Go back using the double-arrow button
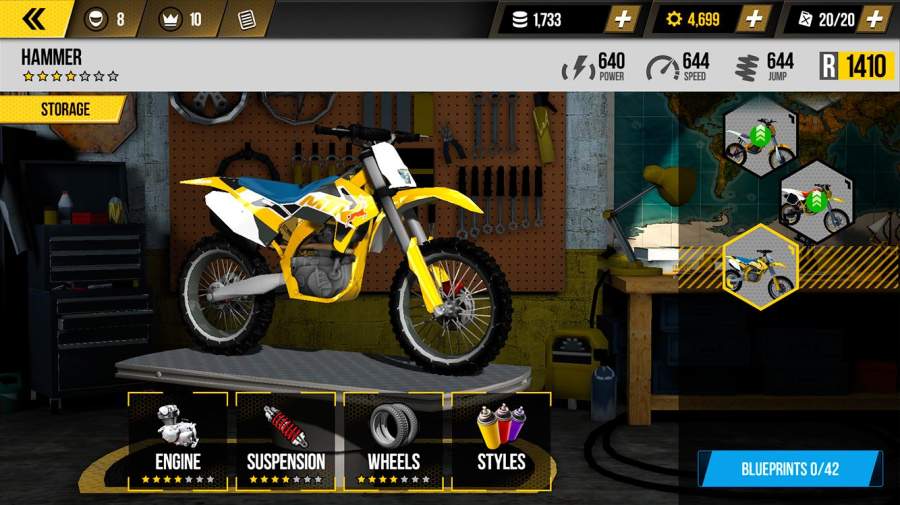Screen dimensions: 900x505 (x=35, y=18)
